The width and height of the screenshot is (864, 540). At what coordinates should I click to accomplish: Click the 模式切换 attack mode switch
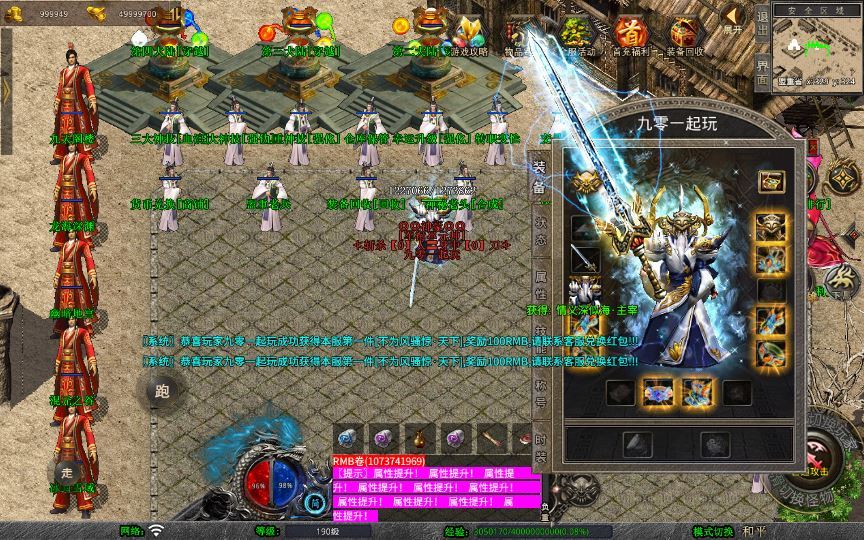[x=713, y=531]
